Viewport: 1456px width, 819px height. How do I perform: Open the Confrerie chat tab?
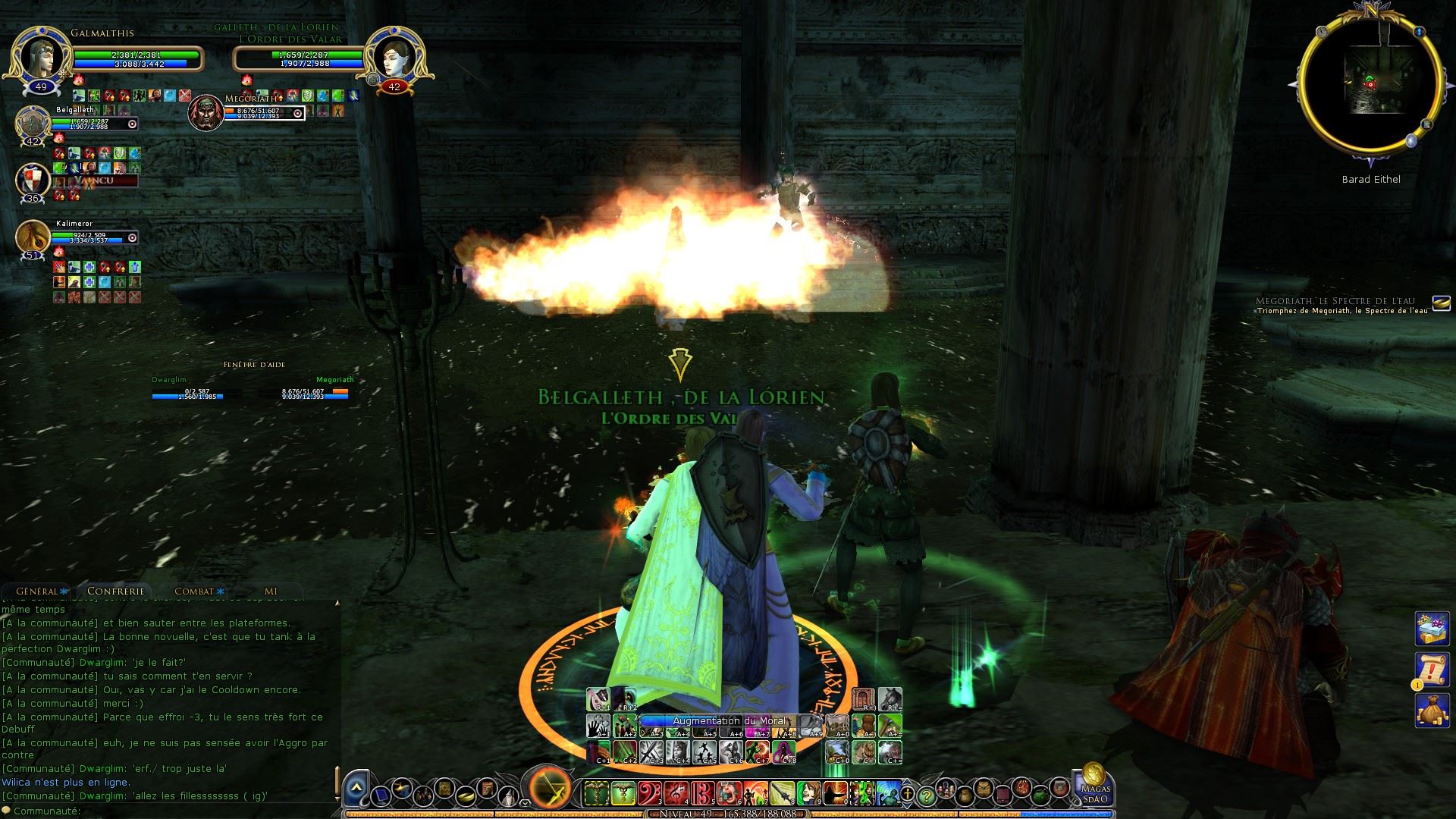coord(115,591)
